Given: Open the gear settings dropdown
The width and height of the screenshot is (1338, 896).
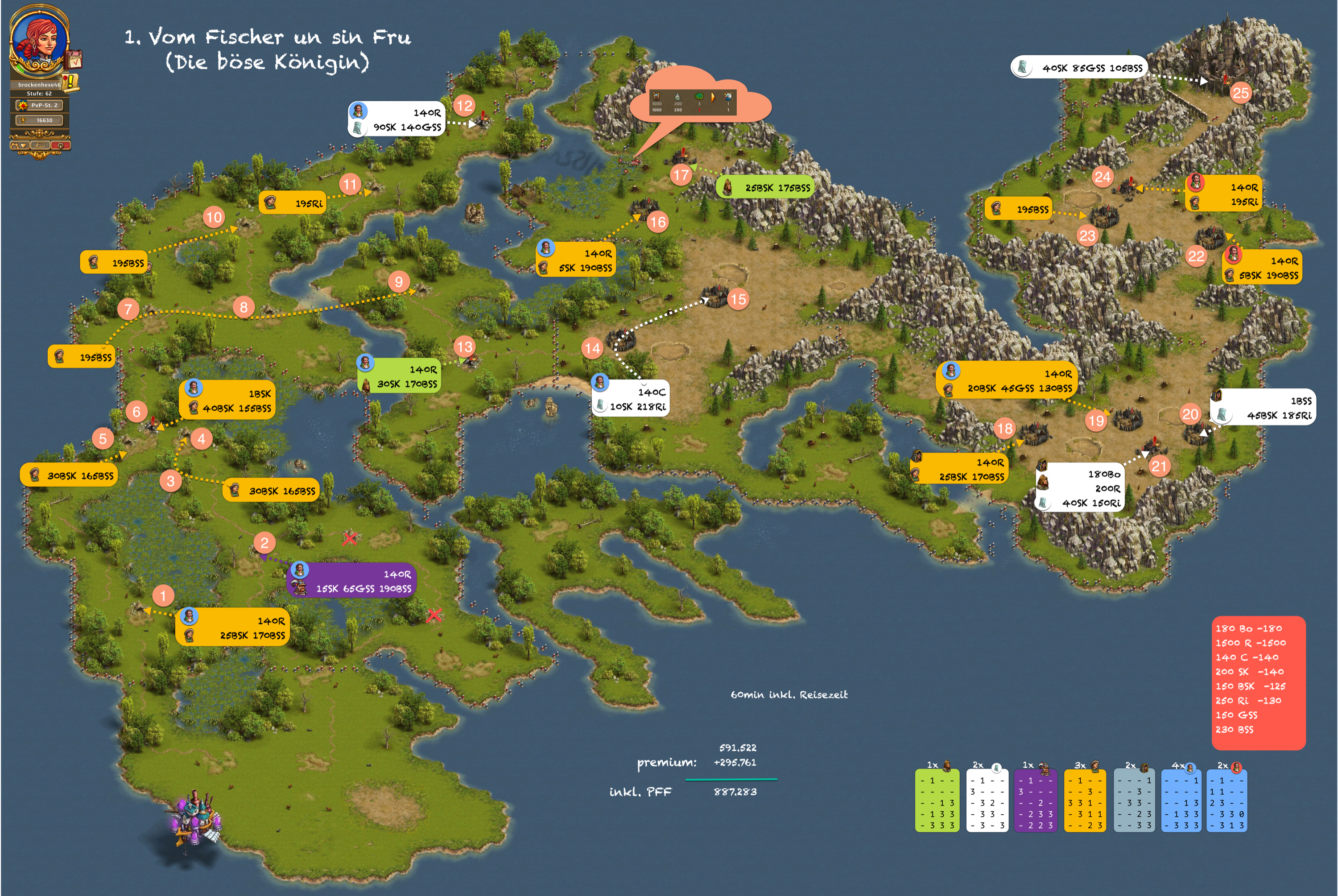Looking at the screenshot, I should [x=20, y=146].
